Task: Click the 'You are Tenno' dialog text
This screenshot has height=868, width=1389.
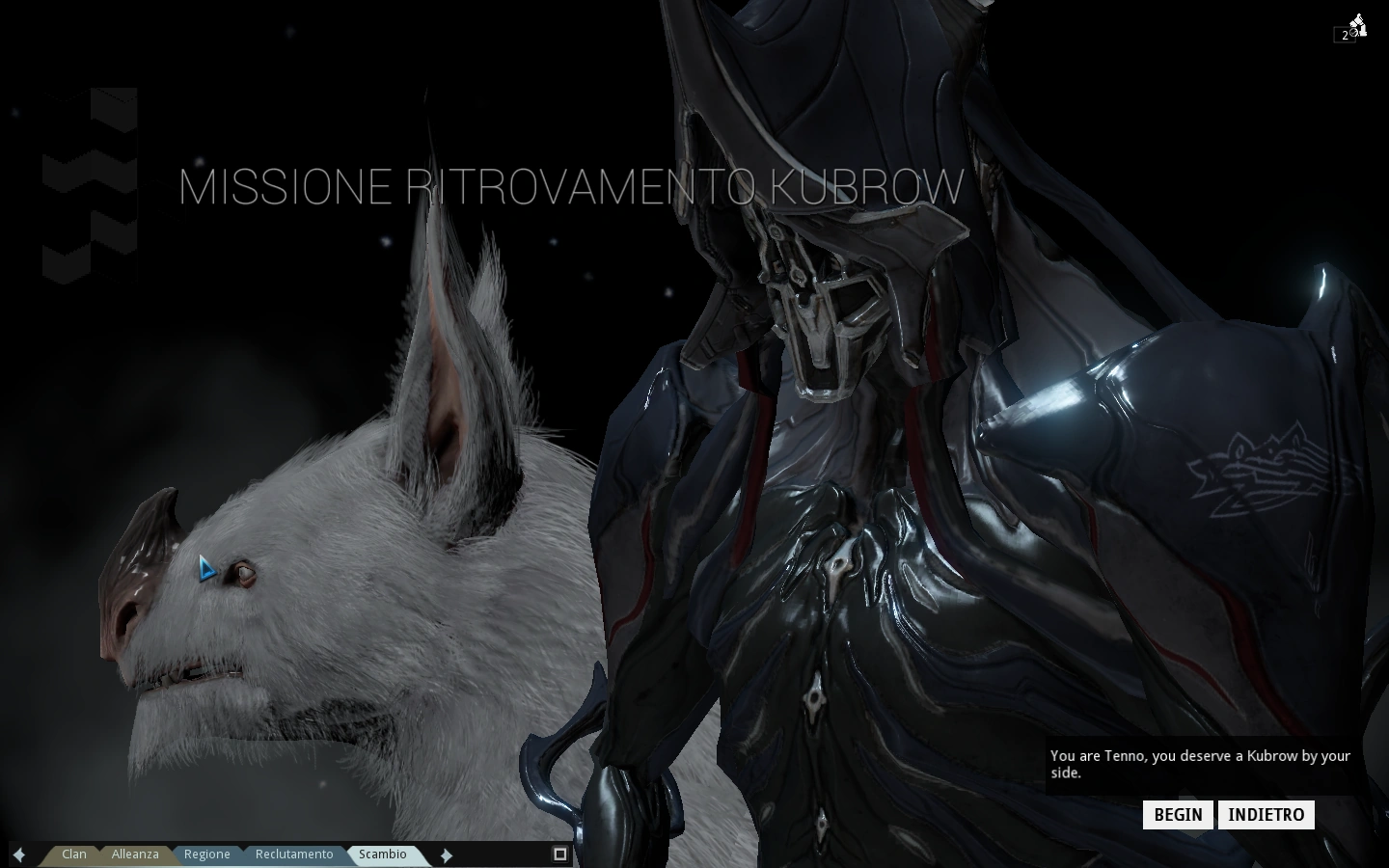Action: 1200,765
